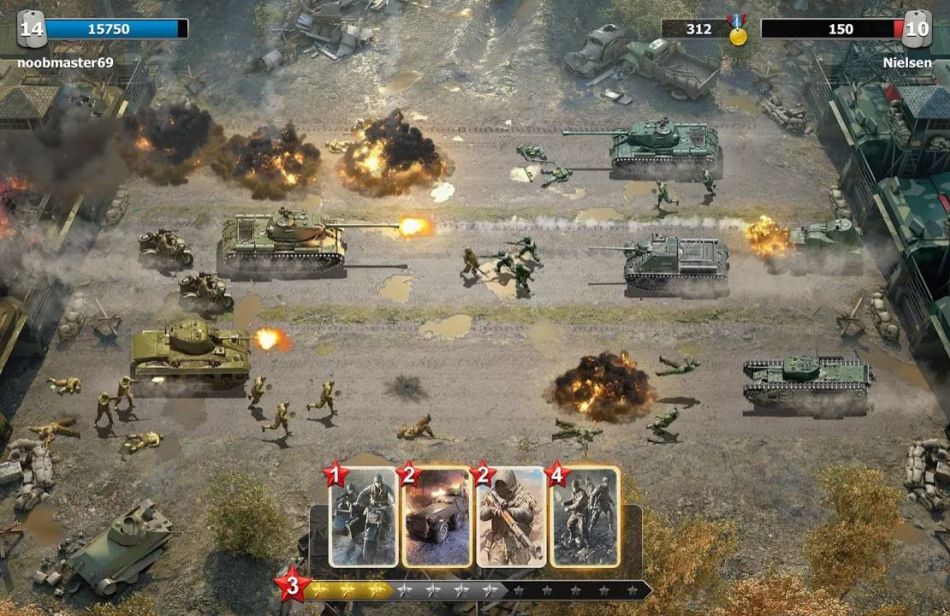Image resolution: width=950 pixels, height=616 pixels.
Task: Deploy the infantry squad card costing 4
Action: pyautogui.click(x=584, y=516)
